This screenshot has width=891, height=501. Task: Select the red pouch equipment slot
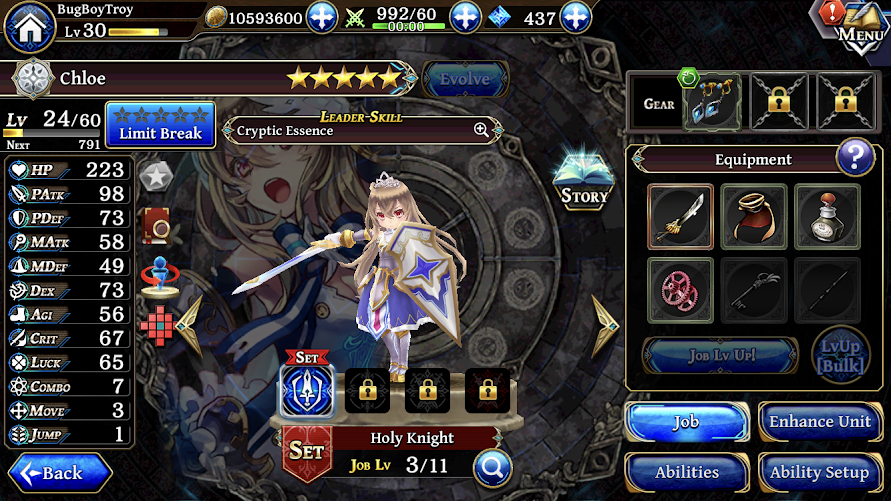(x=754, y=216)
